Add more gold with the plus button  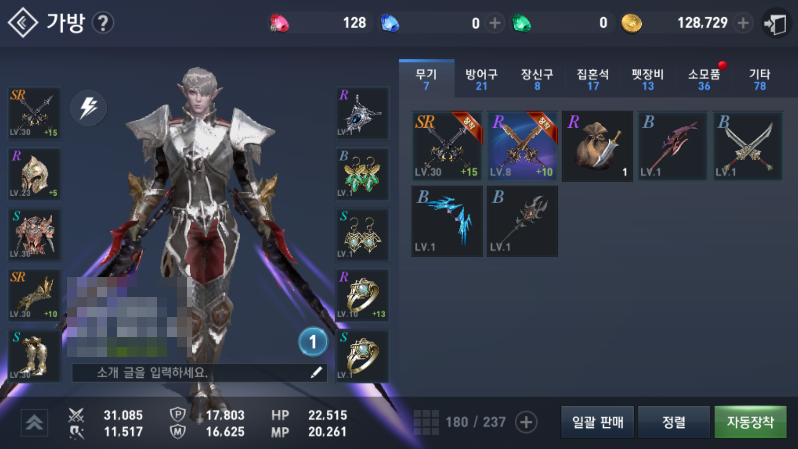[x=743, y=23]
